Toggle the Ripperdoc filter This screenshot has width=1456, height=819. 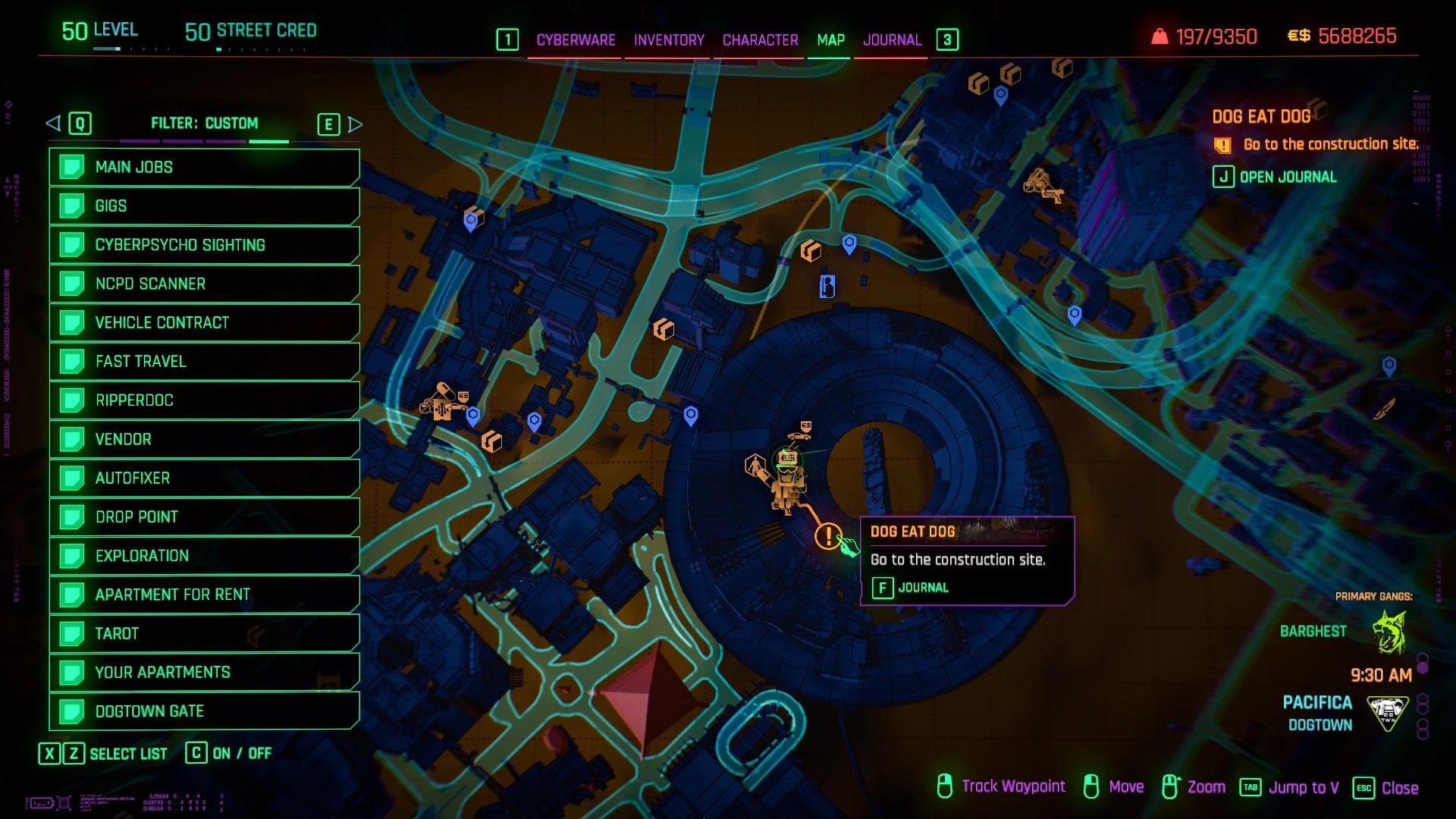204,400
